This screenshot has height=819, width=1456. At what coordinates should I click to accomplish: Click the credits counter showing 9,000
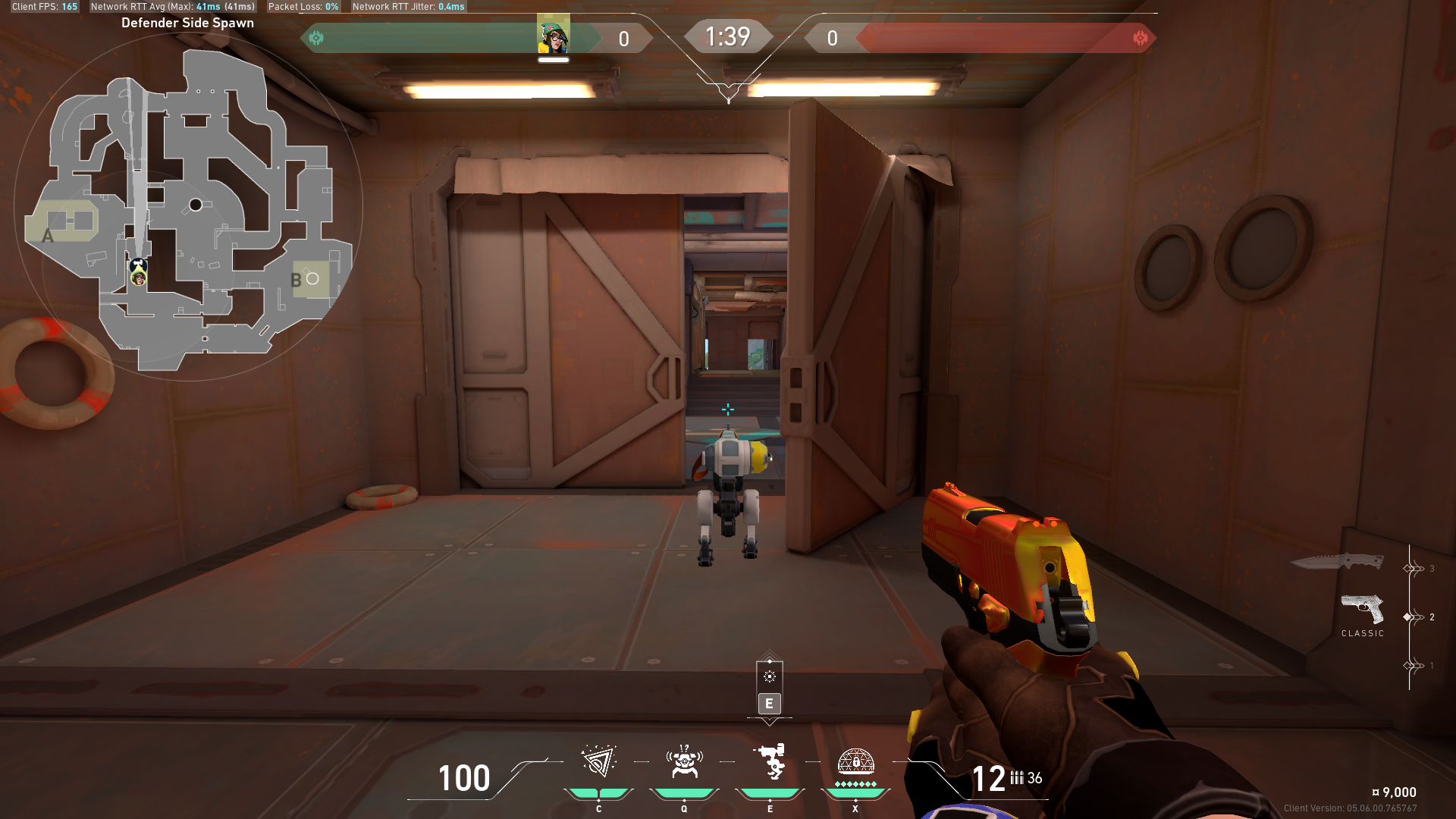(x=1398, y=792)
